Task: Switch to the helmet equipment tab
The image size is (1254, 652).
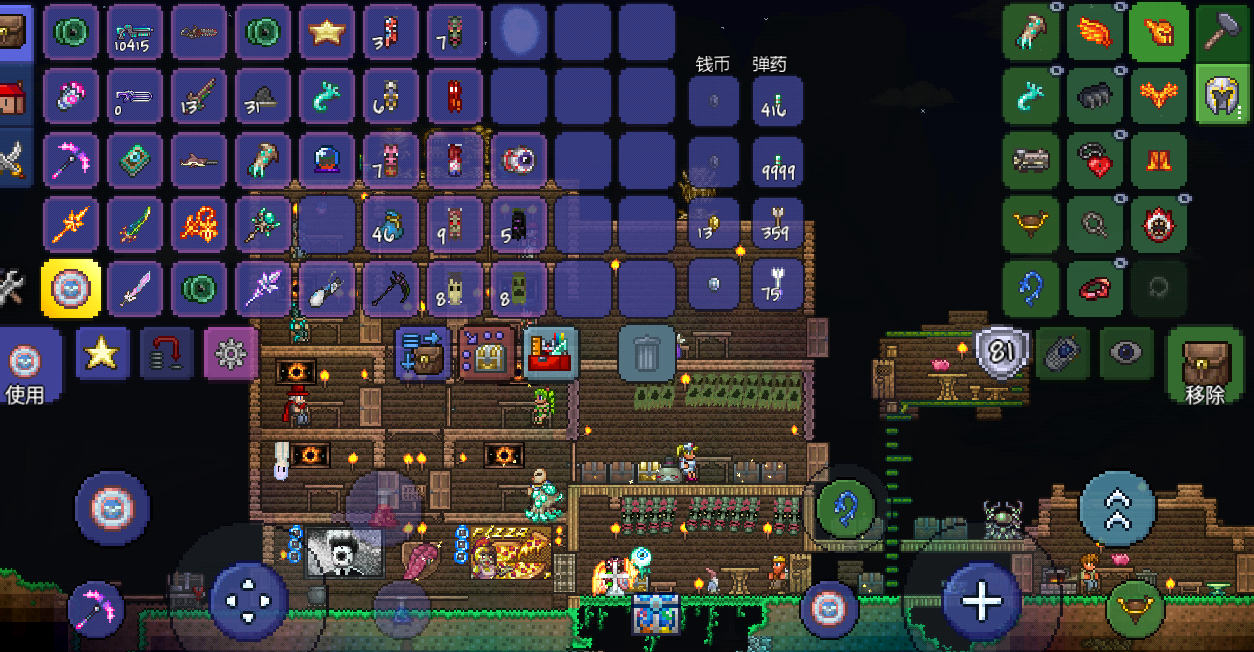Action: (1223, 96)
